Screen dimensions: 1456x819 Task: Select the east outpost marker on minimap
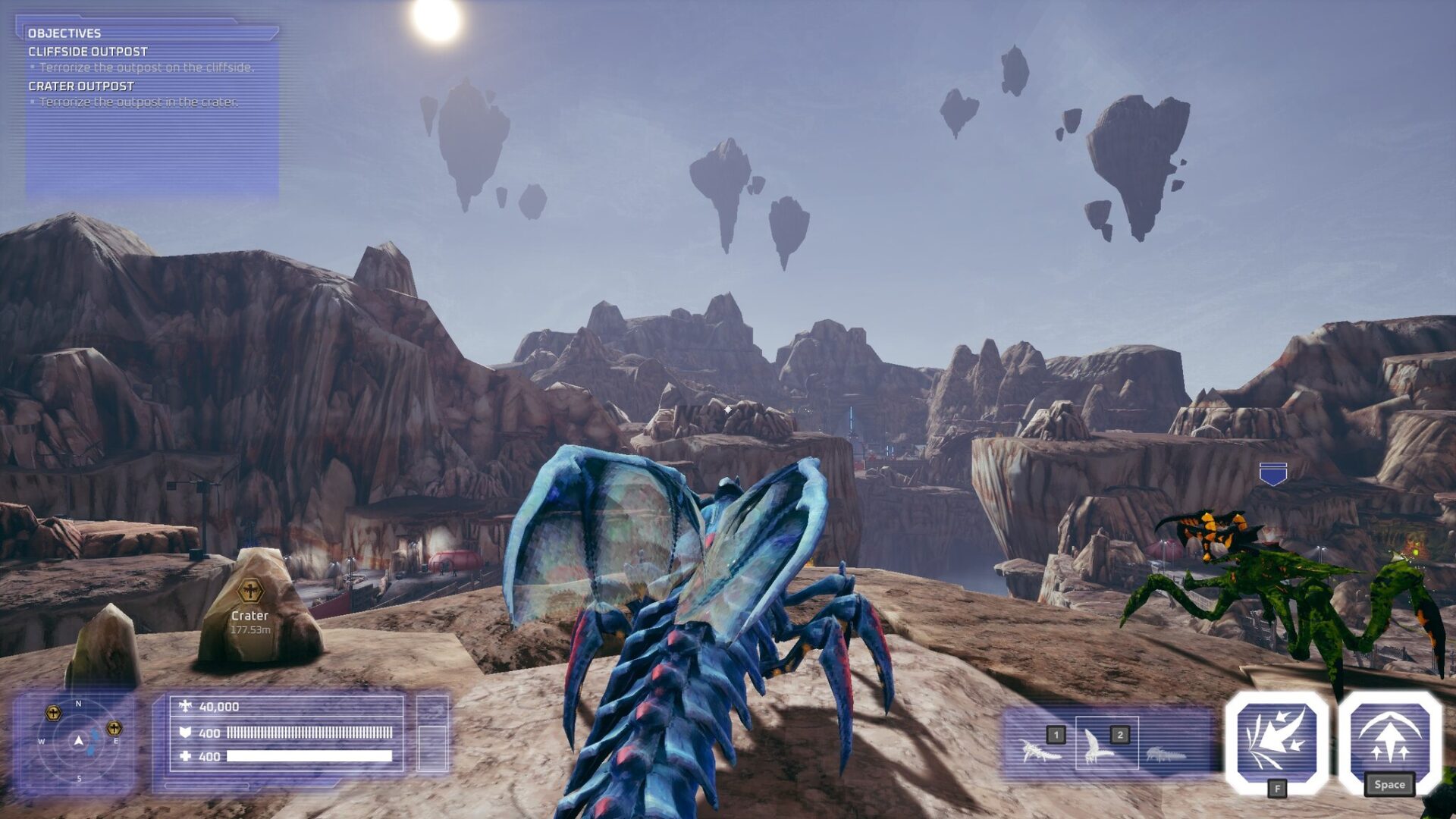click(114, 728)
